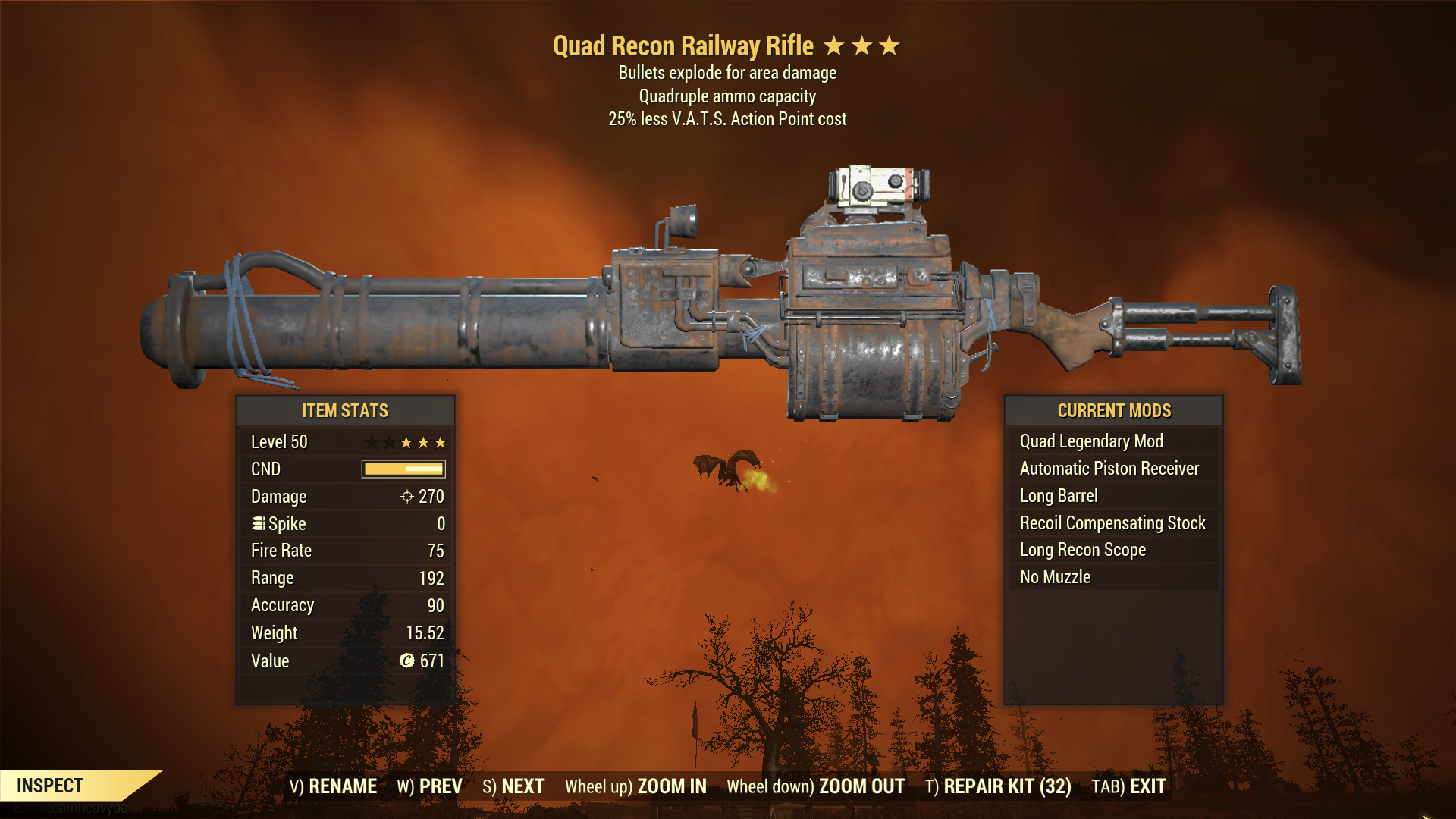Go to previous item via W) PREV

point(430,786)
